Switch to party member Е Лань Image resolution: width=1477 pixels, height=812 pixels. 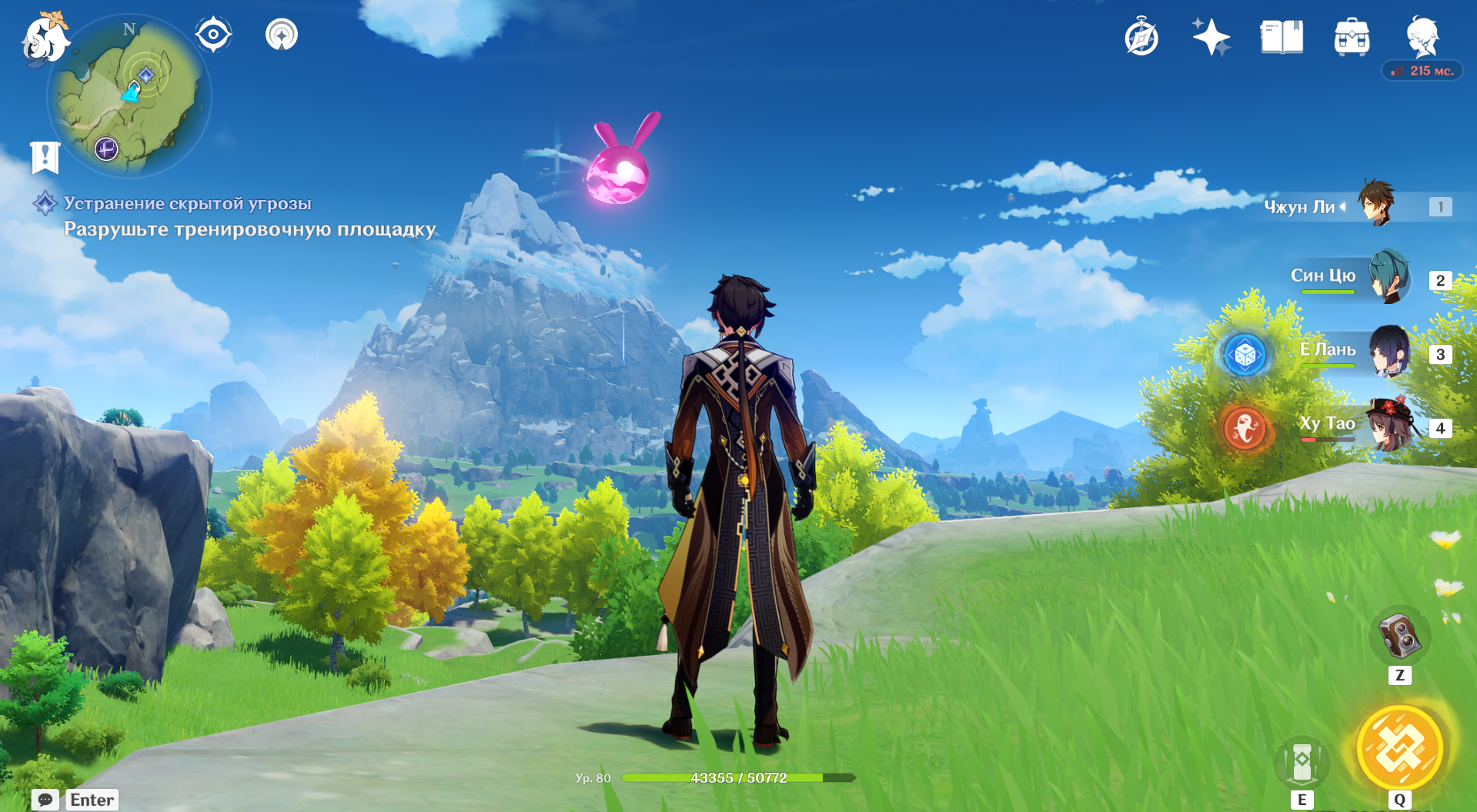[1388, 353]
